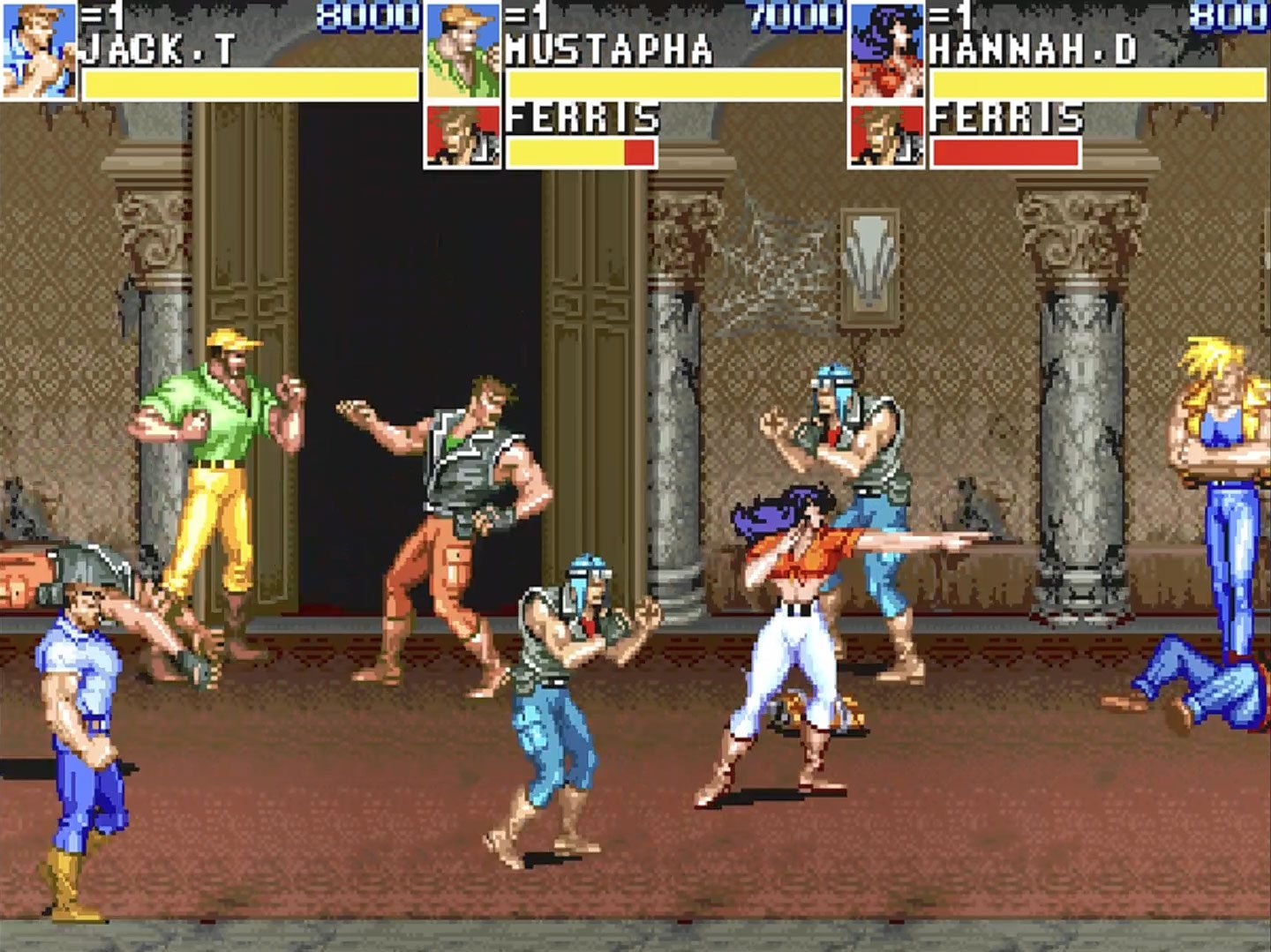Select Hannah.D's player portrait

tap(886, 50)
